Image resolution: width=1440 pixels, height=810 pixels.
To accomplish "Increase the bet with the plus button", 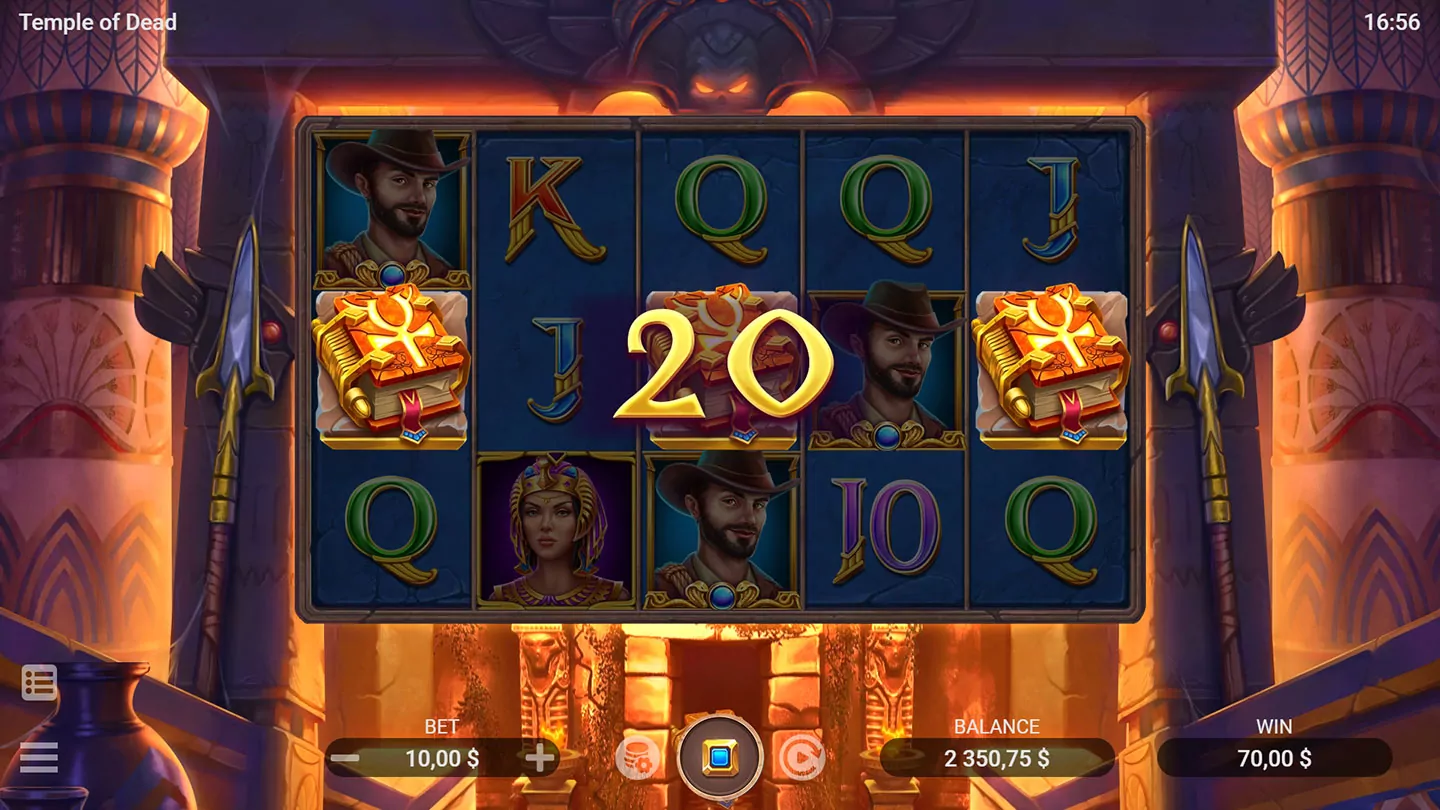I will 540,758.
